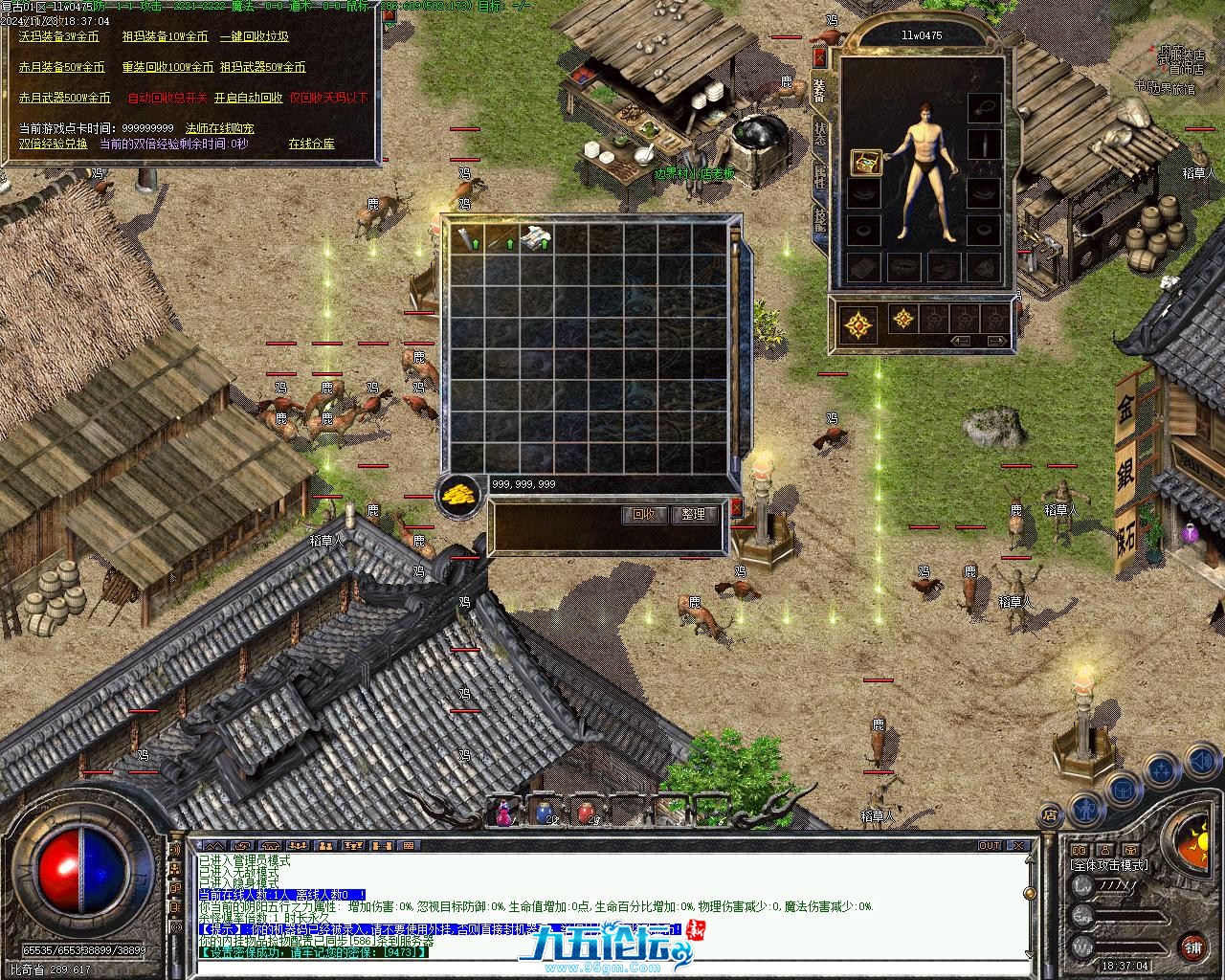This screenshot has width=1225, height=980.
Task: Open 双倍经验兑换 double experience exchange
Action: click(53, 145)
